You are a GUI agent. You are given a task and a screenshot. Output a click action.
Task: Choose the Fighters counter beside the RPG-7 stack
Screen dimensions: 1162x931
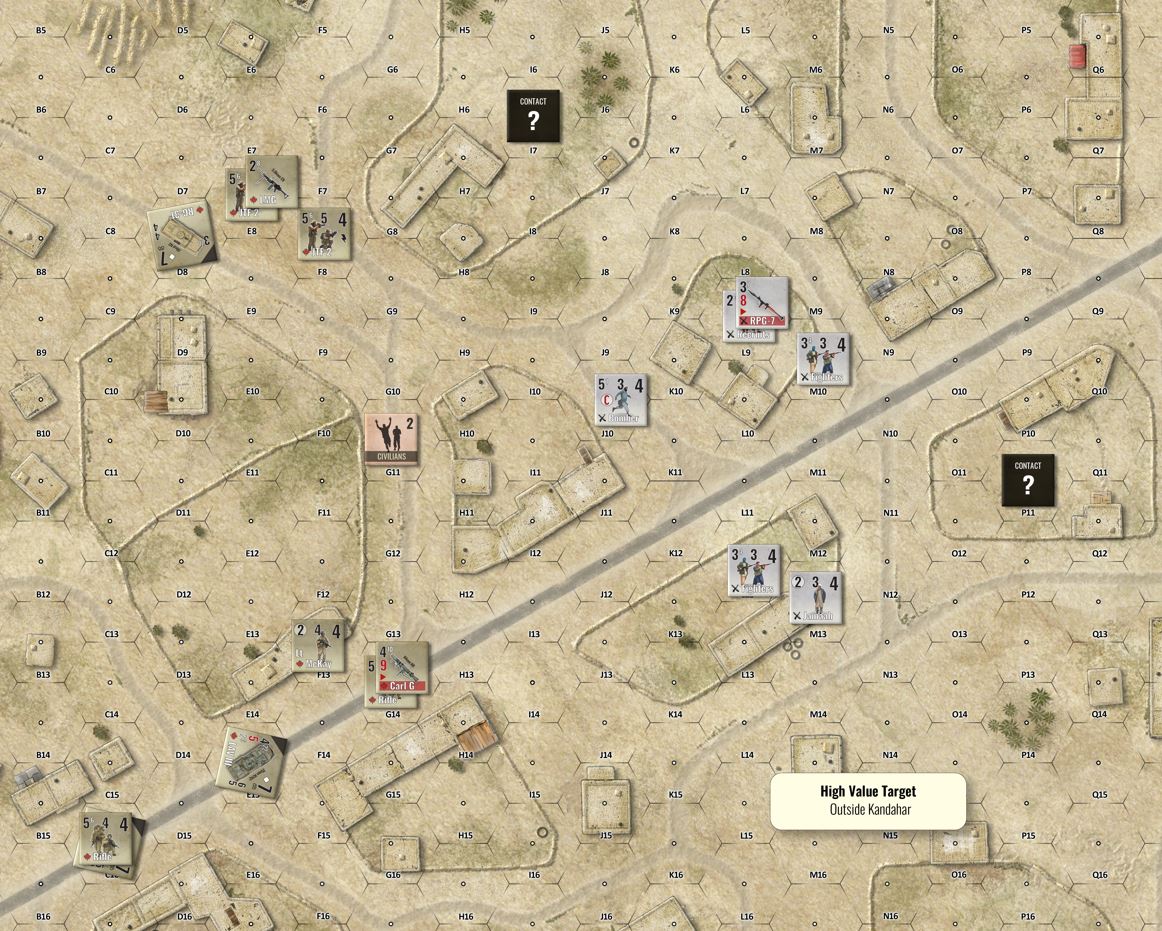pos(823,359)
